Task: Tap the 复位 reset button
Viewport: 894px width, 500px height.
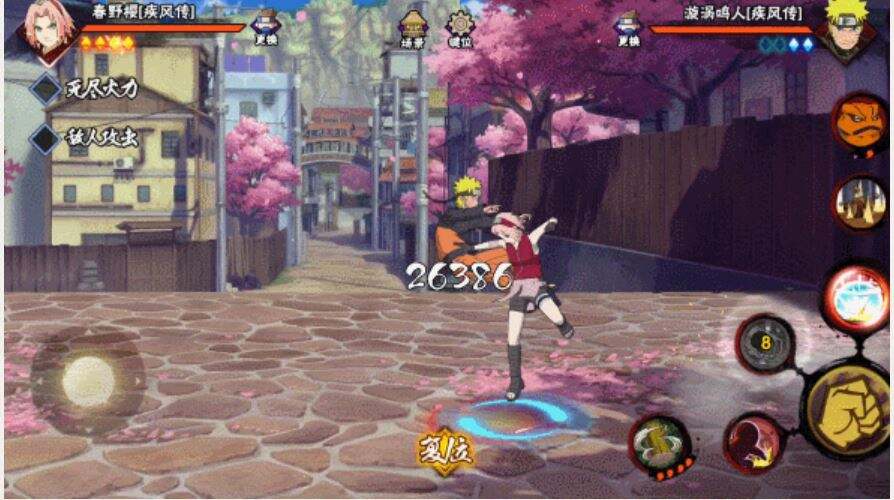Action: pos(445,449)
